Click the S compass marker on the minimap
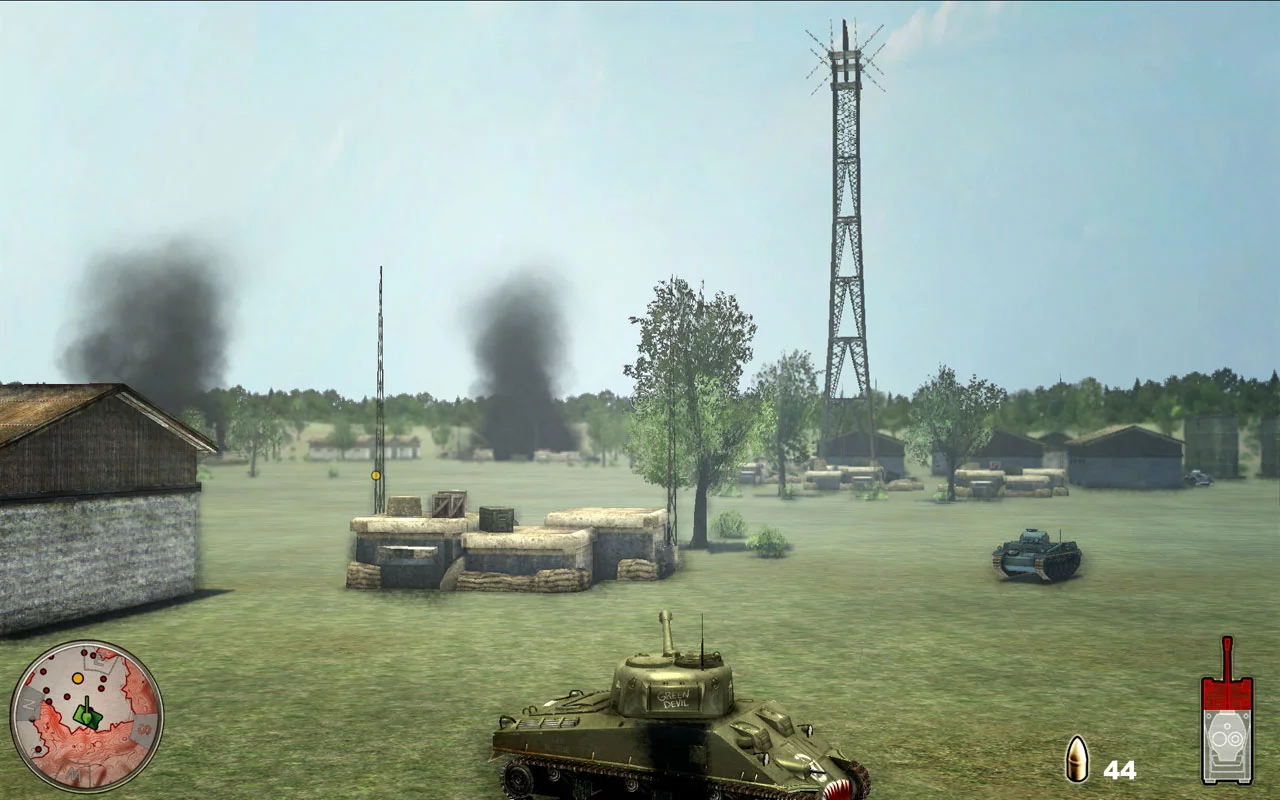This screenshot has width=1280, height=800. (x=142, y=728)
